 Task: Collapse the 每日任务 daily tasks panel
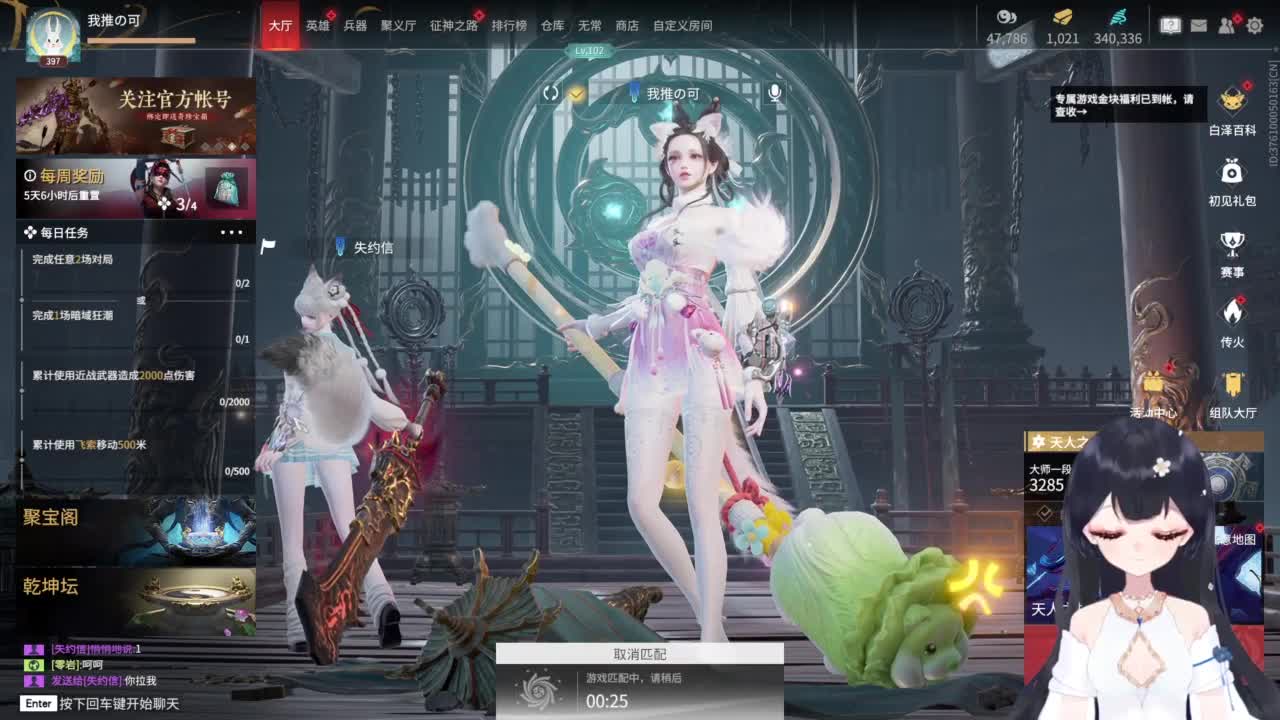click(233, 232)
